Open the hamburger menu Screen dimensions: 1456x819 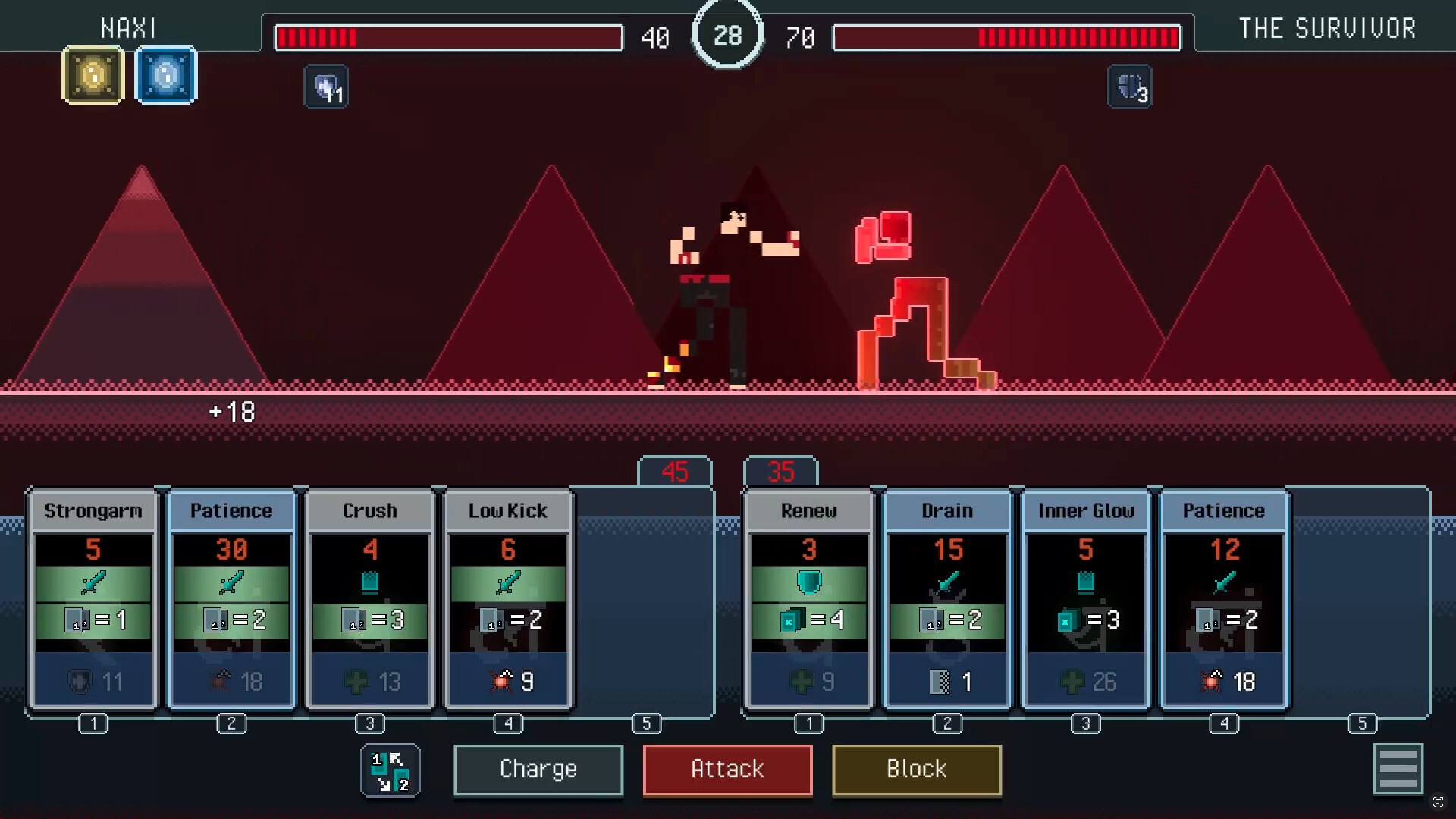click(1398, 769)
